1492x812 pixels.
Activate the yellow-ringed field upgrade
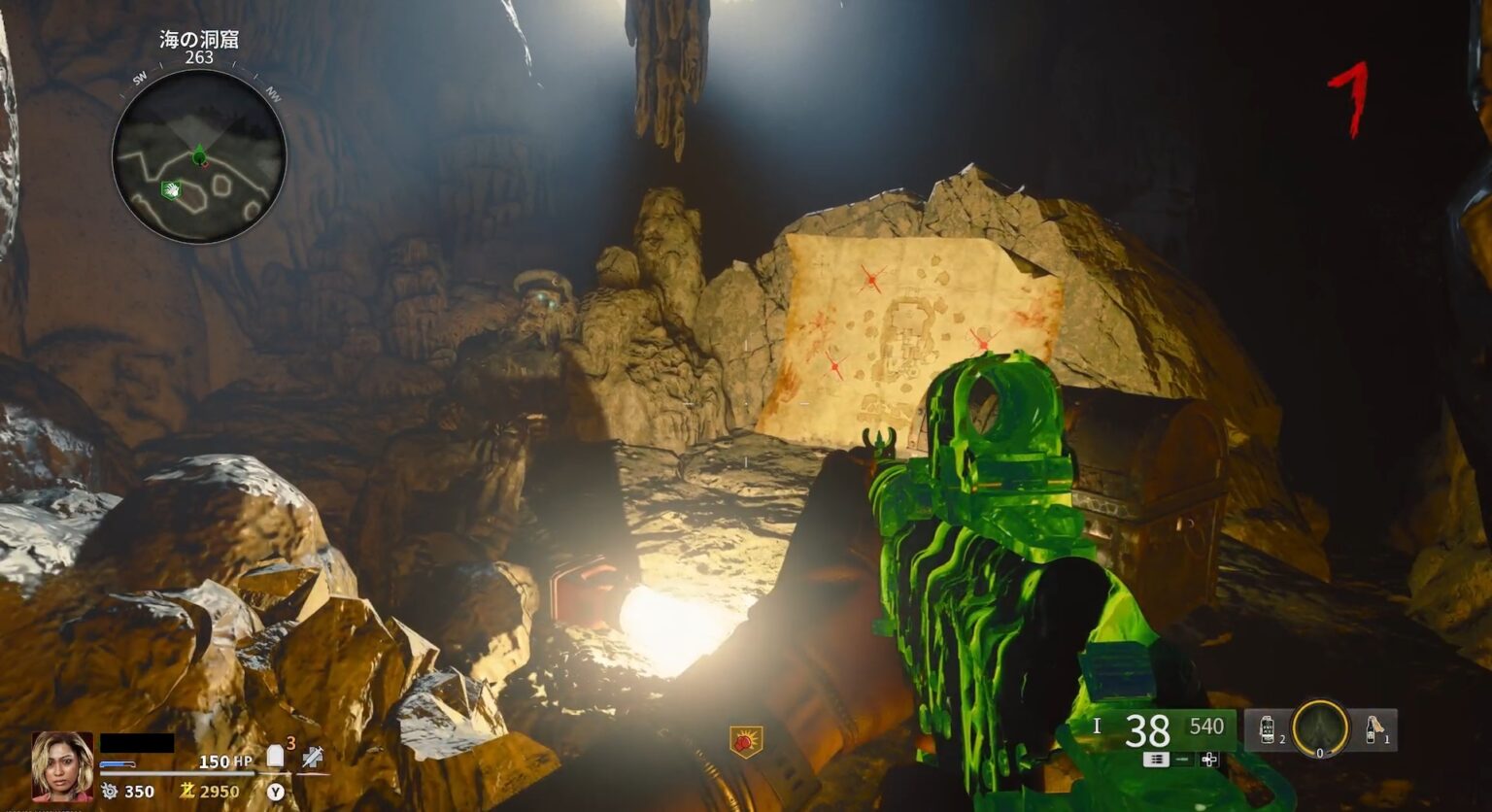1321,728
